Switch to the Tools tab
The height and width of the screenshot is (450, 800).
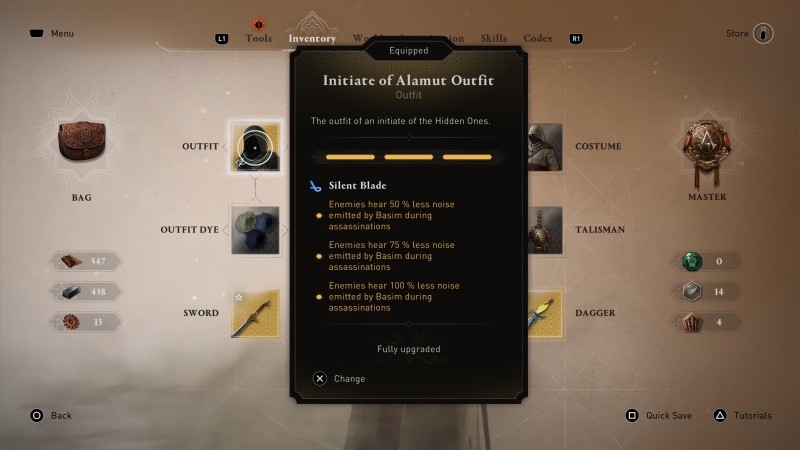pyautogui.click(x=258, y=39)
